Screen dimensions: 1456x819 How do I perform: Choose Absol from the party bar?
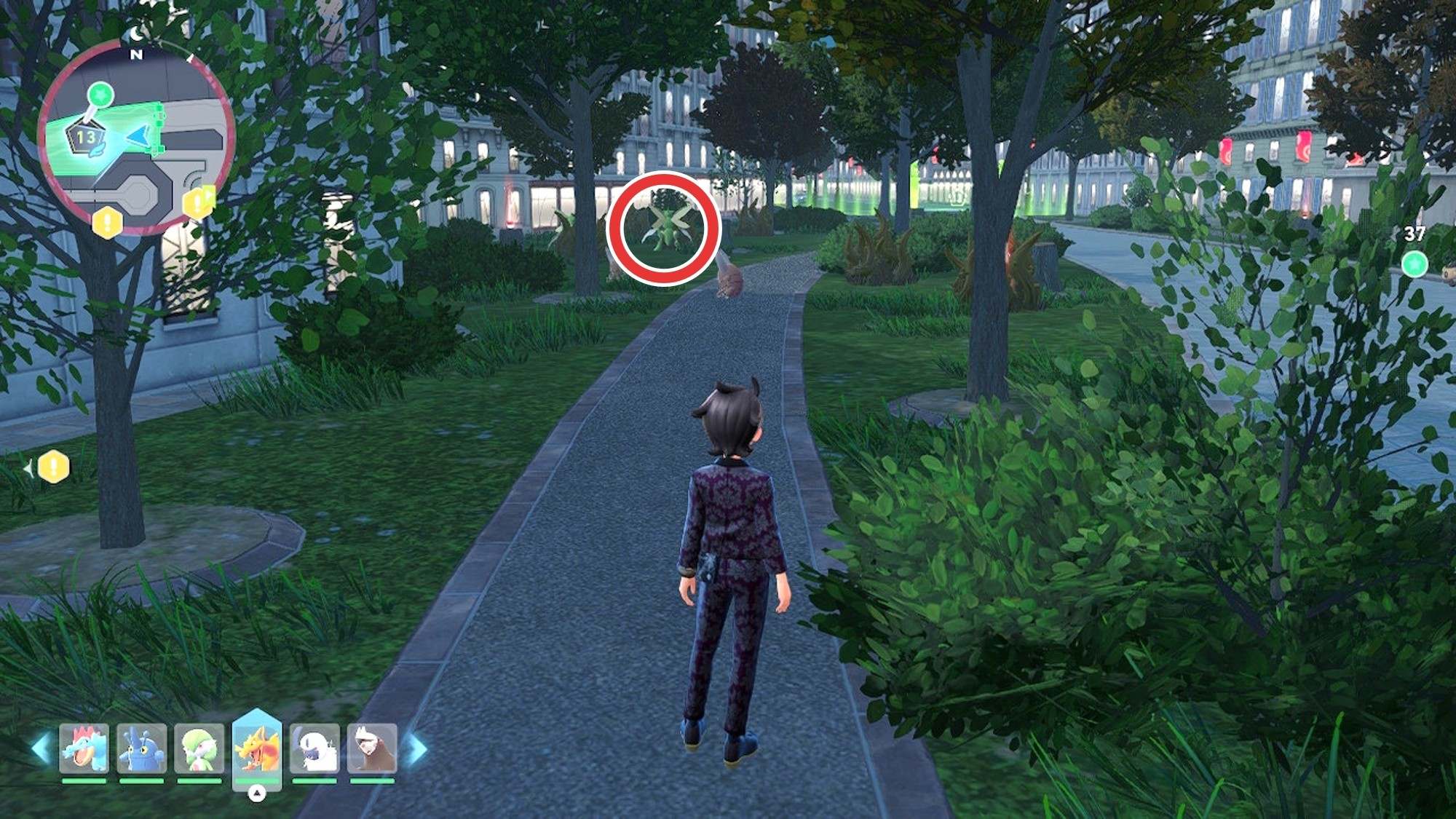coord(314,748)
